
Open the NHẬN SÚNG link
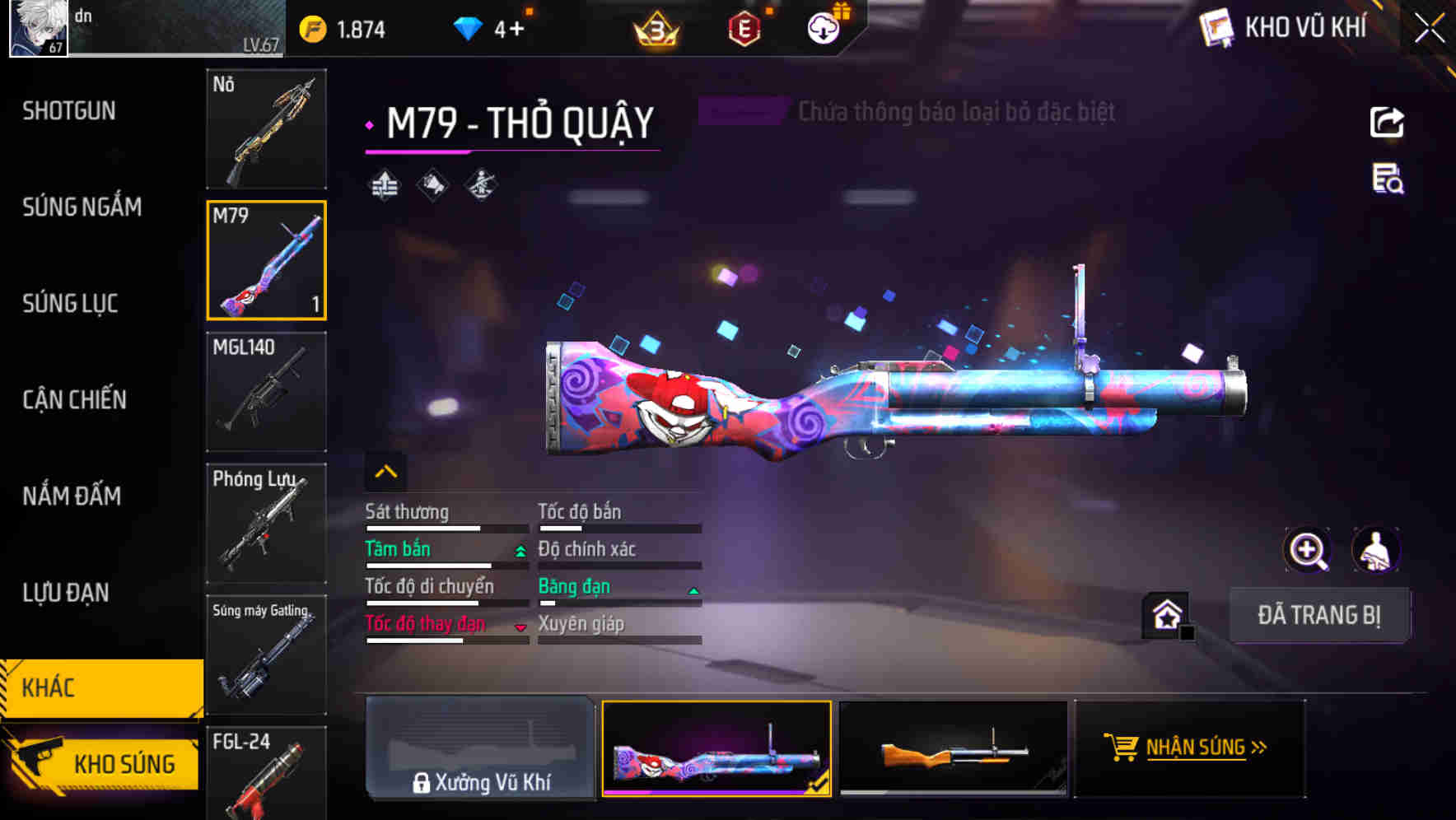tap(1189, 748)
